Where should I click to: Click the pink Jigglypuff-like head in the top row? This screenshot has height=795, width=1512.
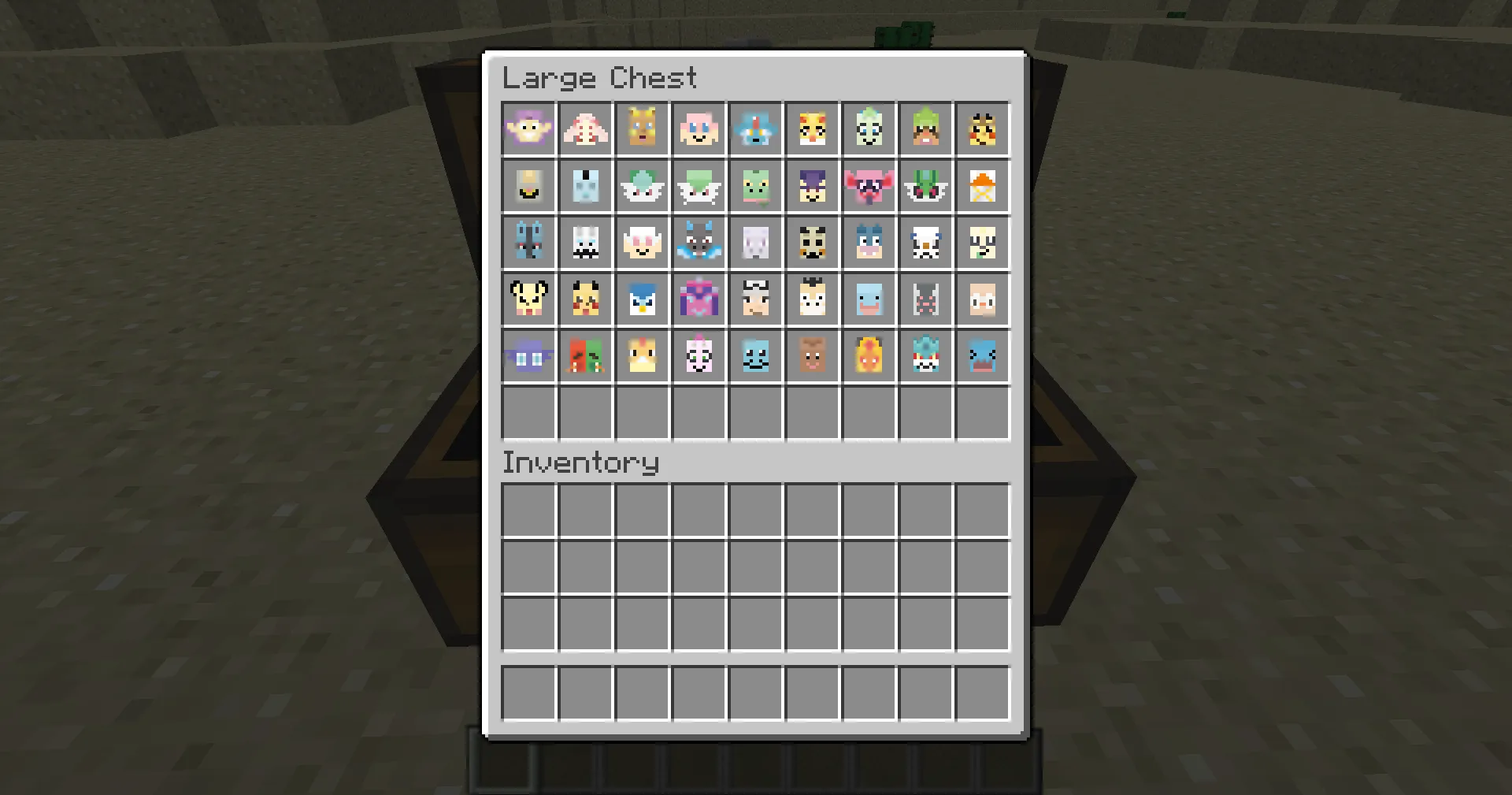tap(699, 129)
